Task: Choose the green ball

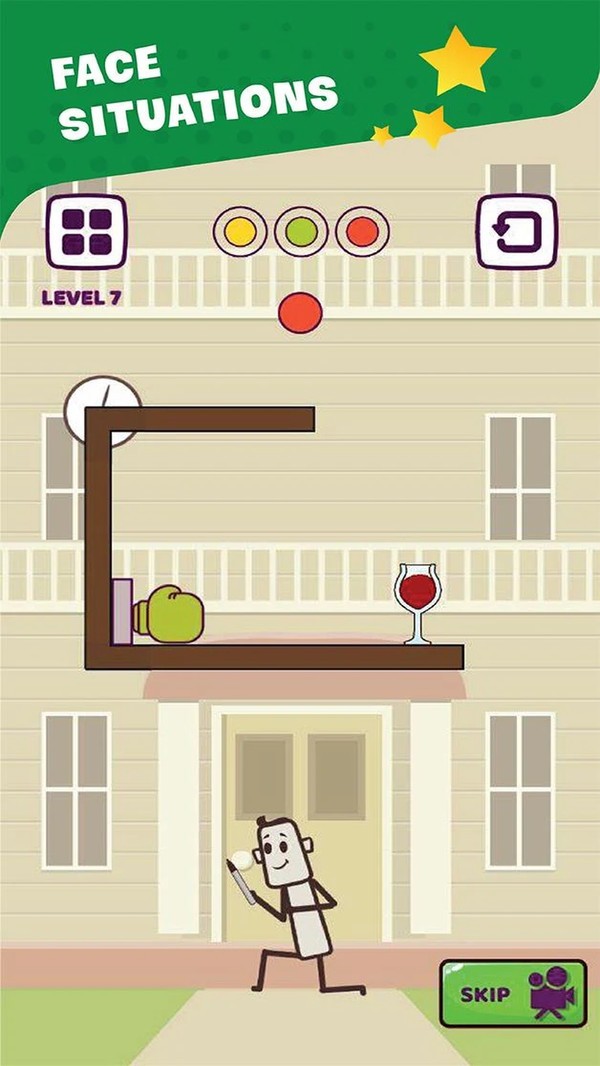Action: pyautogui.click(x=301, y=232)
